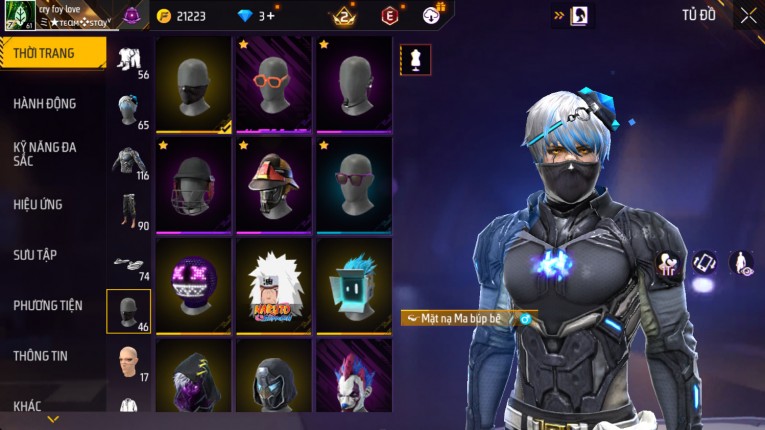Choose the purple X-eyes mask
The width and height of the screenshot is (765, 430).
tap(193, 286)
